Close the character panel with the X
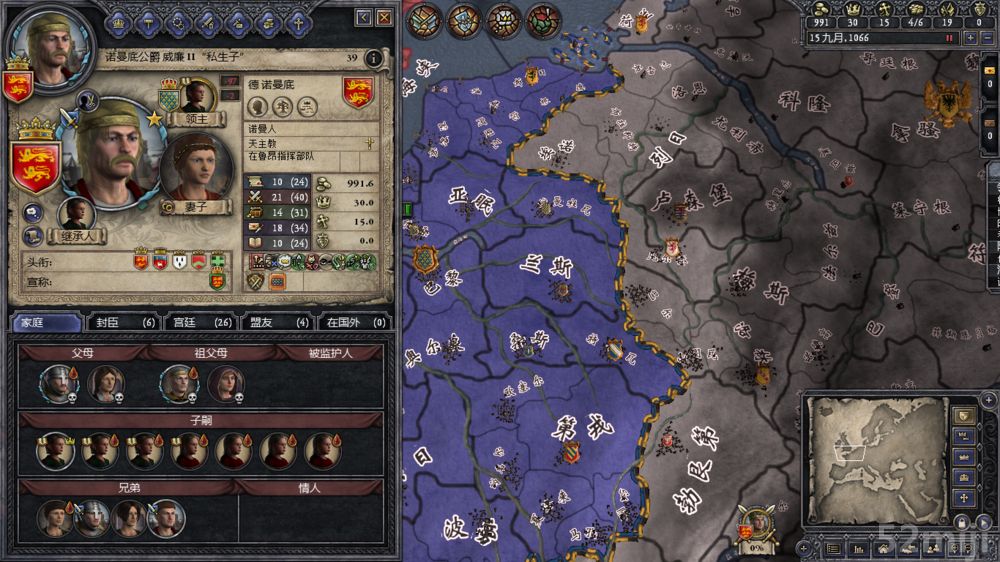This screenshot has height=562, width=1000. (x=383, y=18)
